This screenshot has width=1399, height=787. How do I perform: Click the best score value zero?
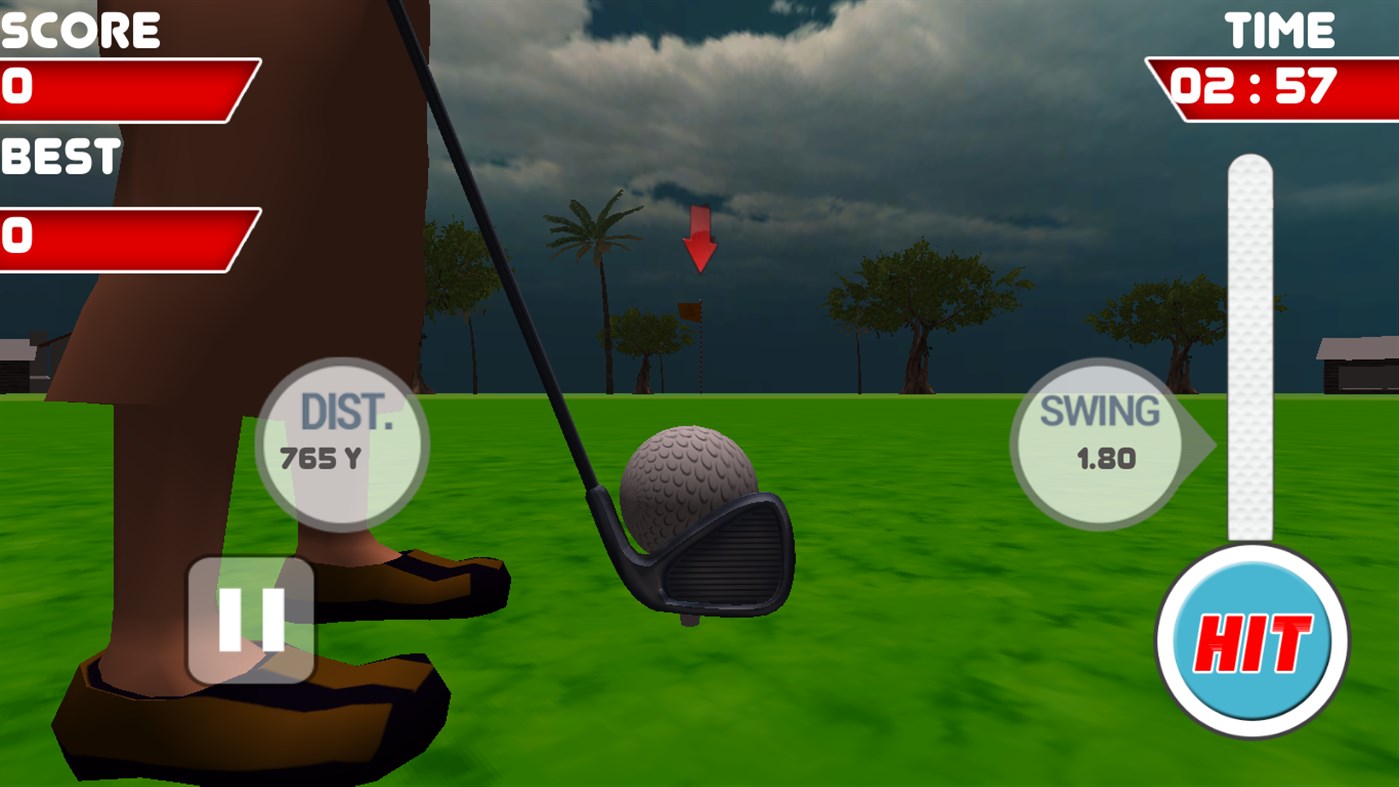20,237
